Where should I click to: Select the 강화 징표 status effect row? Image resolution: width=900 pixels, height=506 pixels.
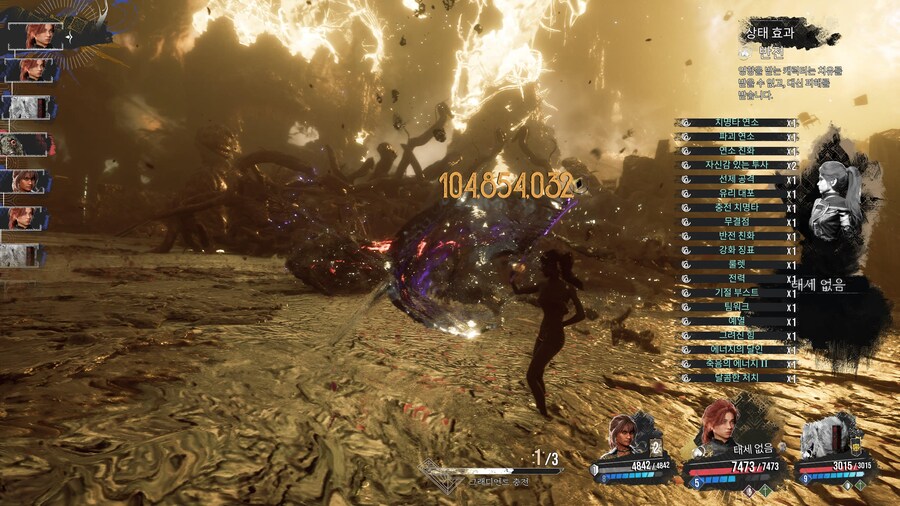coord(737,250)
